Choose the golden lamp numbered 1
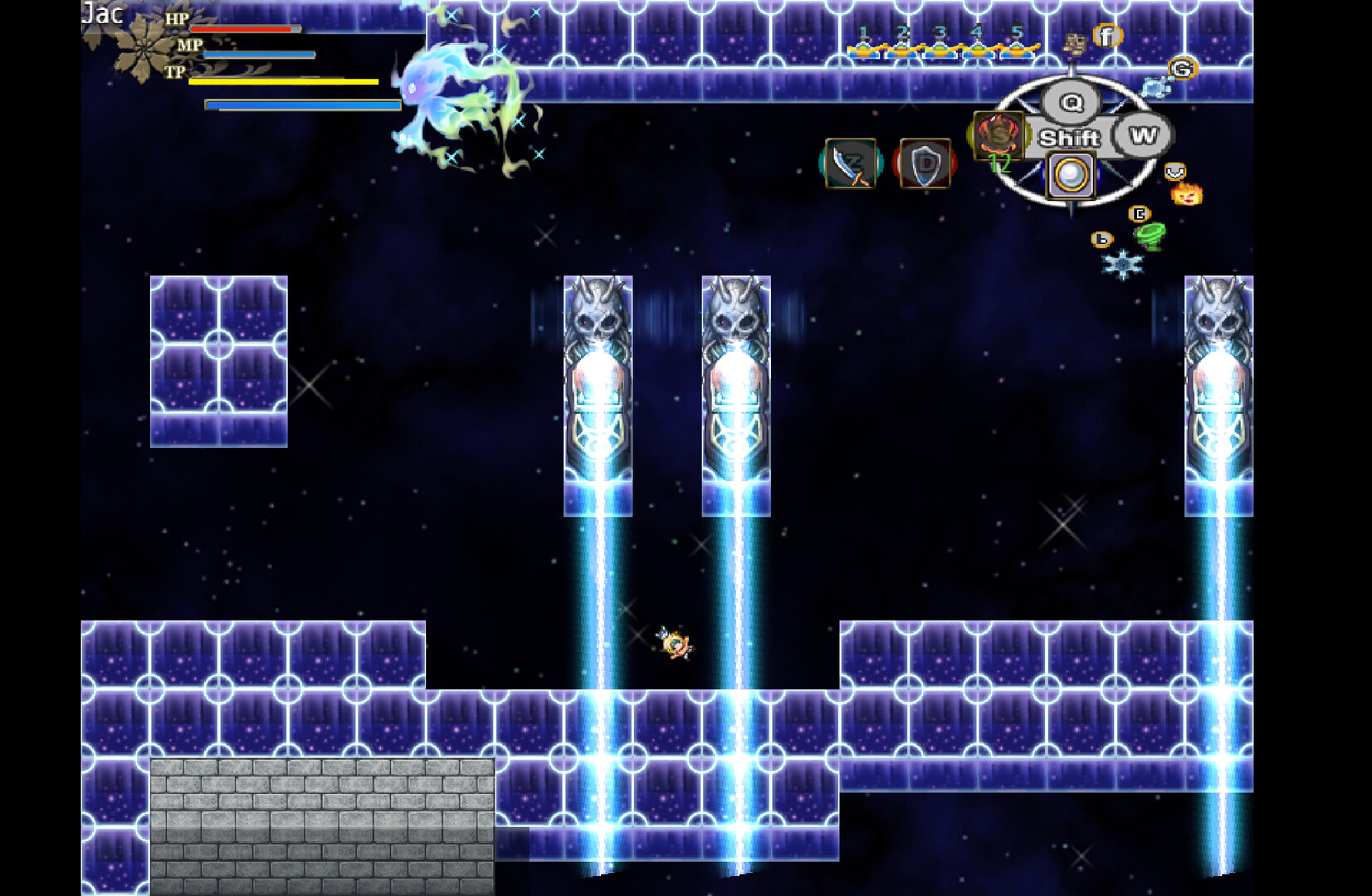This screenshot has height=896, width=1372. pos(864,48)
